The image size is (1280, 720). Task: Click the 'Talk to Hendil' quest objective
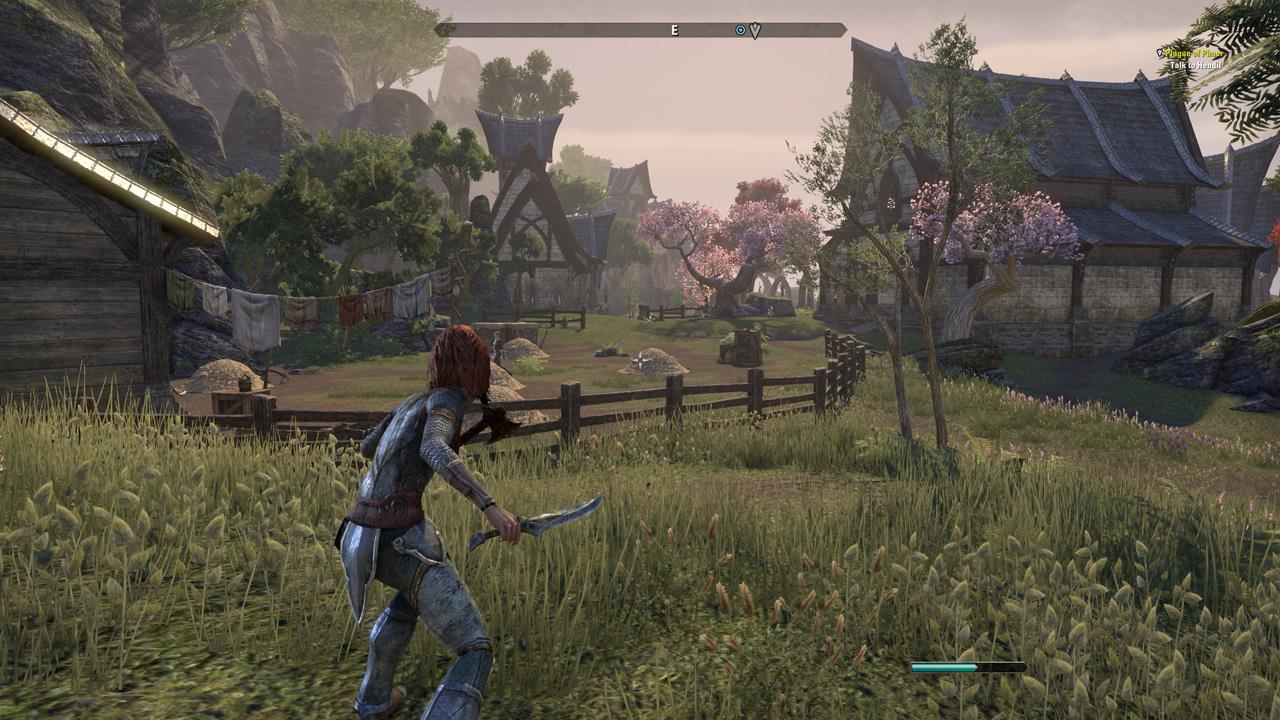[1195, 66]
